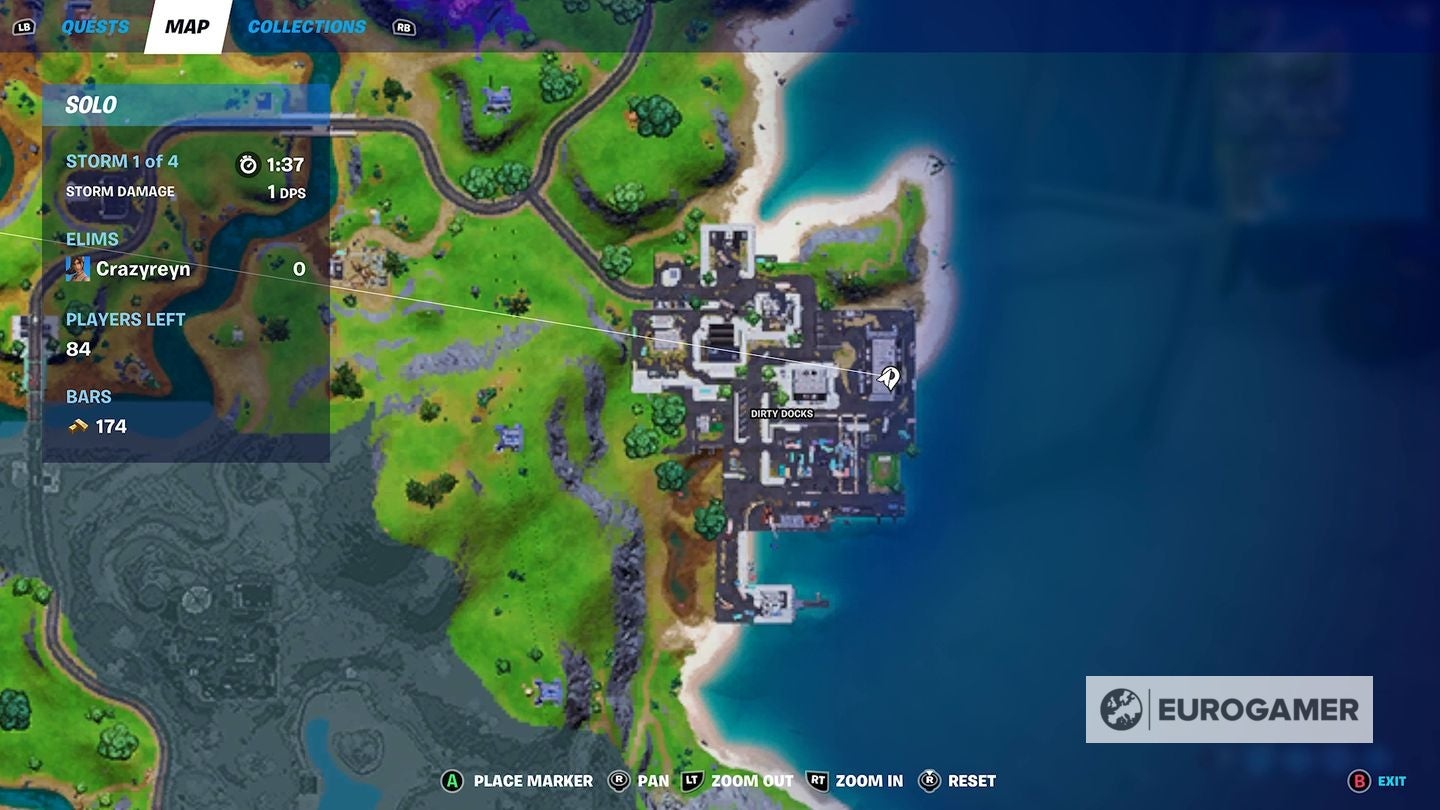Image resolution: width=1440 pixels, height=810 pixels.
Task: Click the Eurogamer globe logo
Action: (x=1122, y=710)
